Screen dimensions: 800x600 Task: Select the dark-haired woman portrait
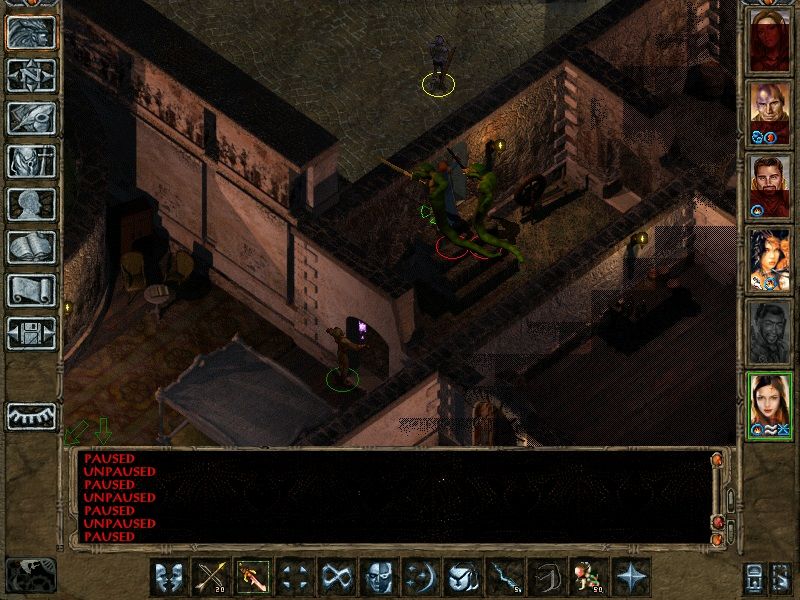coord(770,258)
